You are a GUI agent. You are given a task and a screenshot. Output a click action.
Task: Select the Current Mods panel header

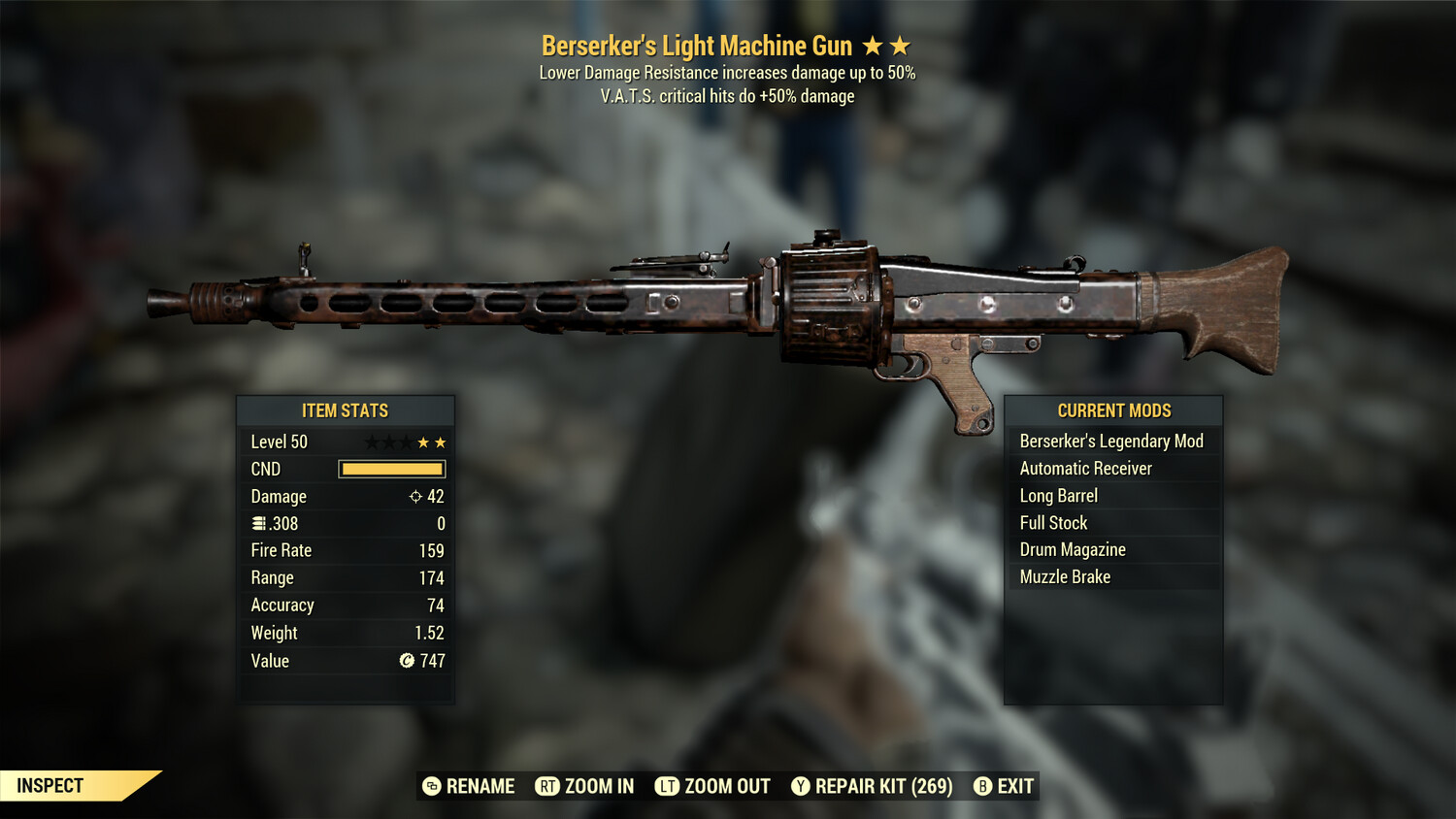pos(1112,410)
